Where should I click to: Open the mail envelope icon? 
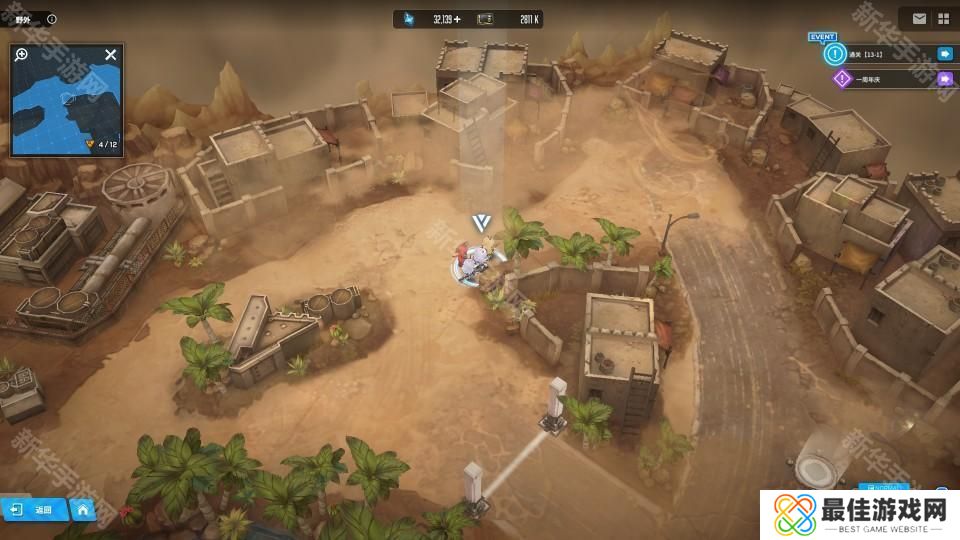(919, 18)
